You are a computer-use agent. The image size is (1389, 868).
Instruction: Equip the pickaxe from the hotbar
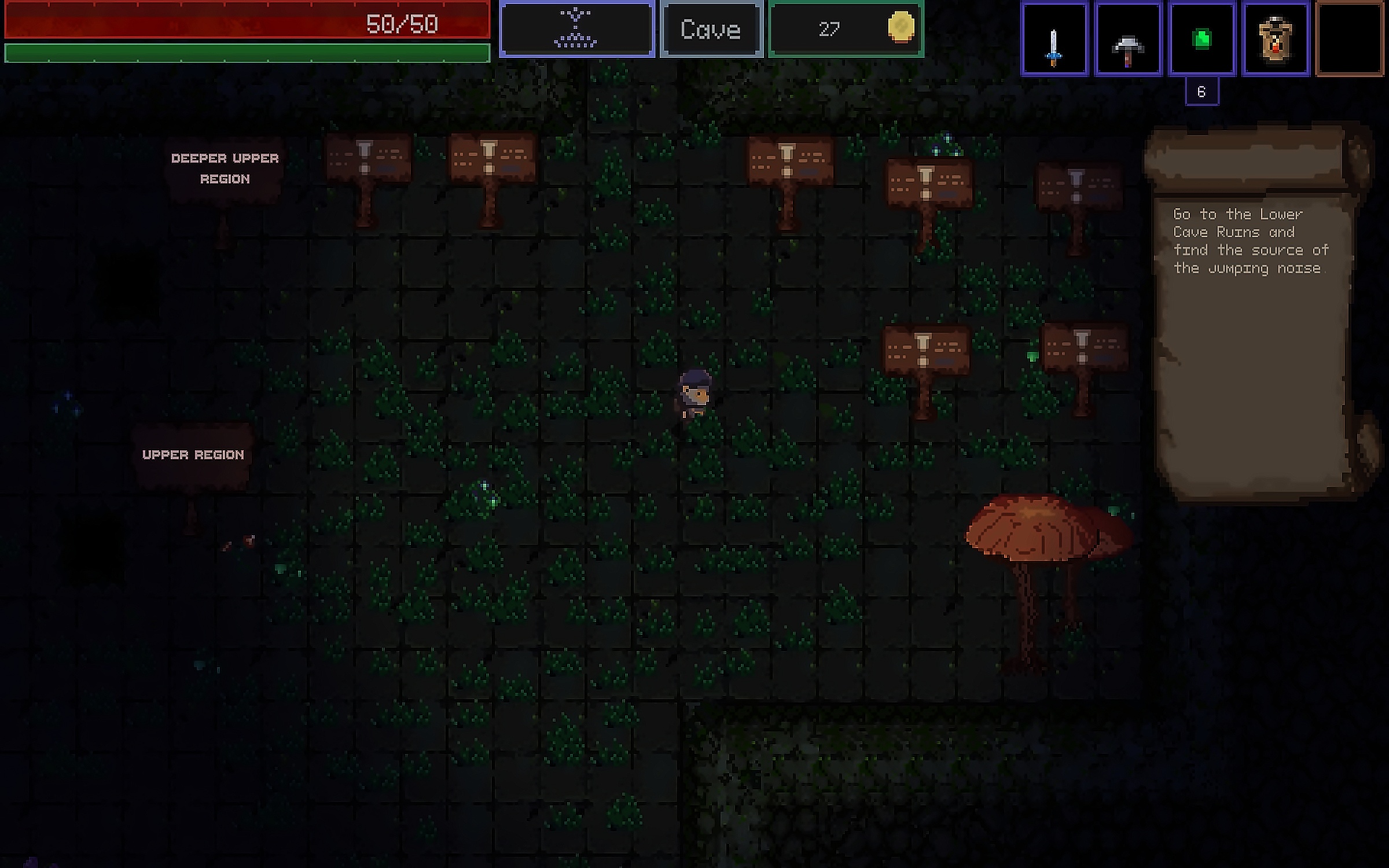click(1128, 39)
